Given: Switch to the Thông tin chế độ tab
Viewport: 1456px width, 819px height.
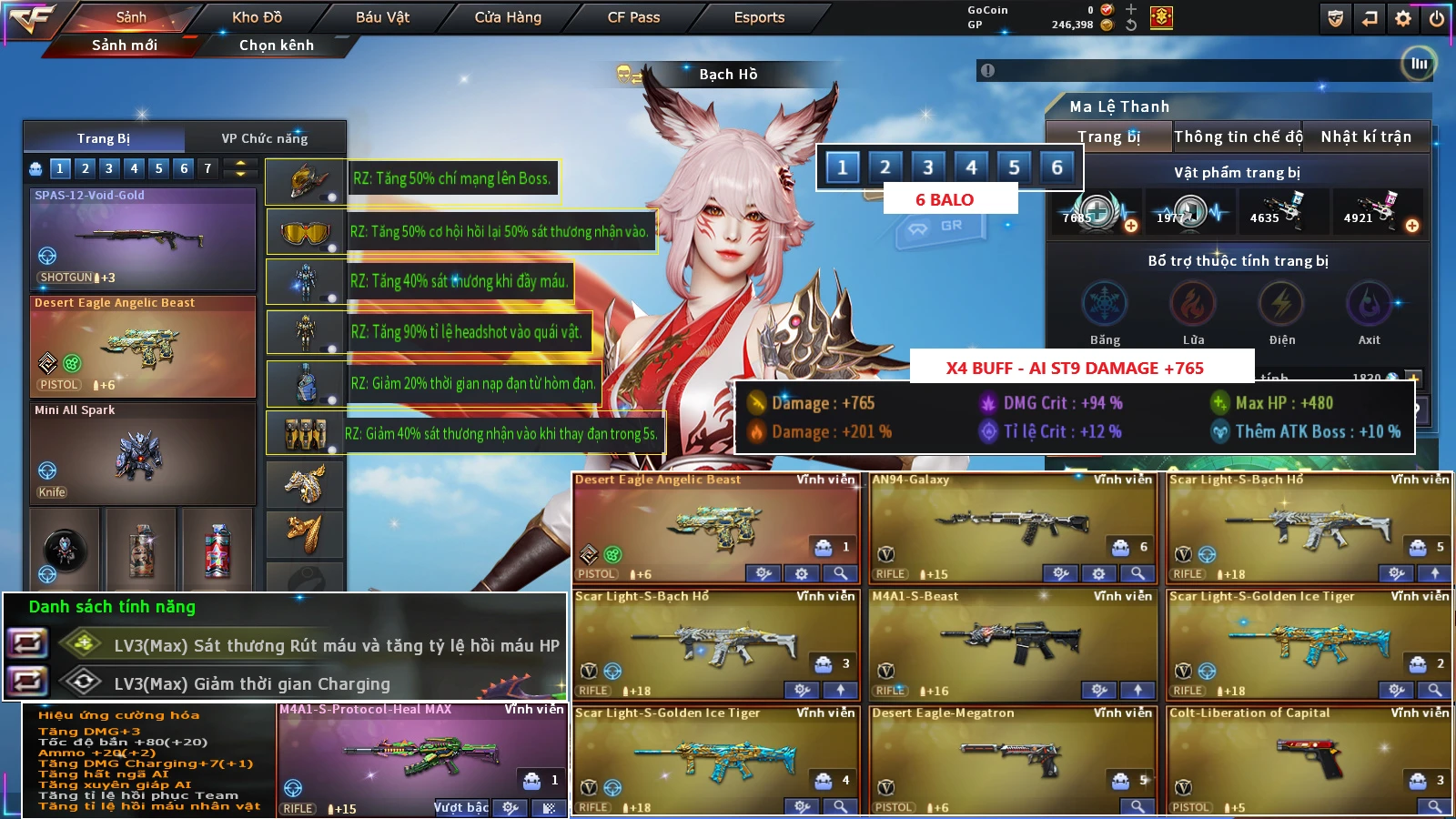Looking at the screenshot, I should (1239, 136).
